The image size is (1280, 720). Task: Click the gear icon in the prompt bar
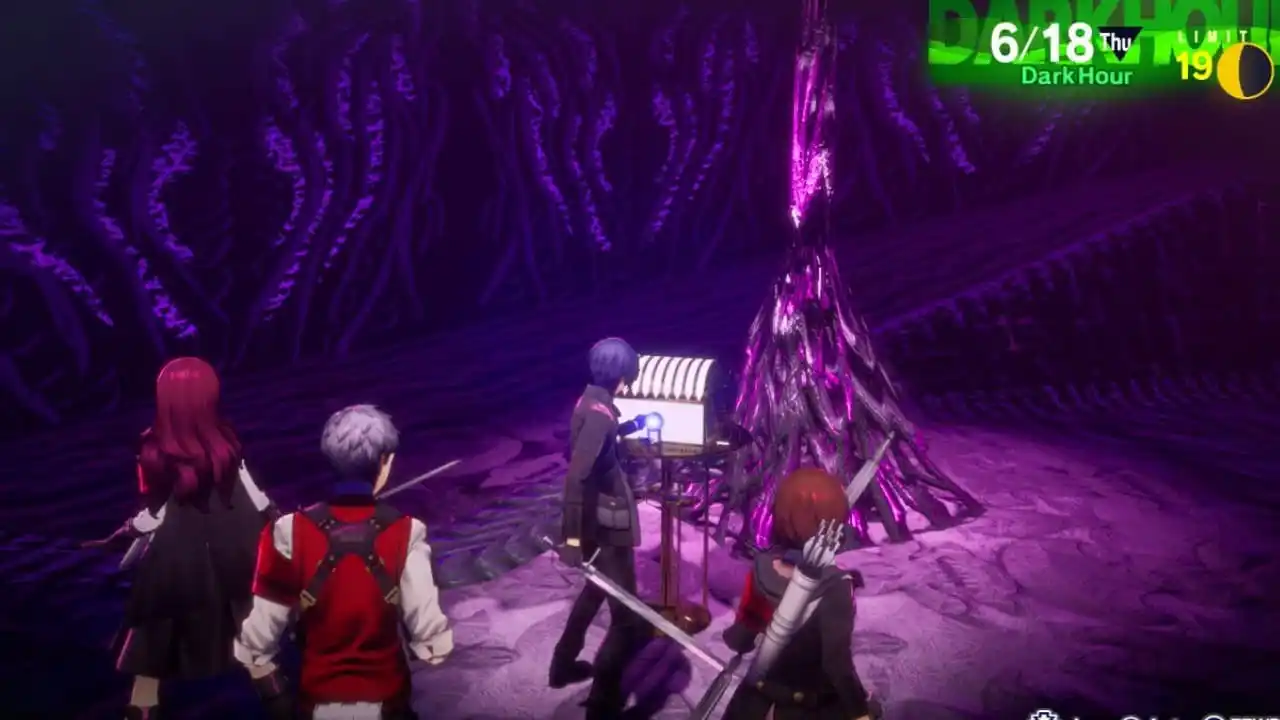coord(1043,715)
